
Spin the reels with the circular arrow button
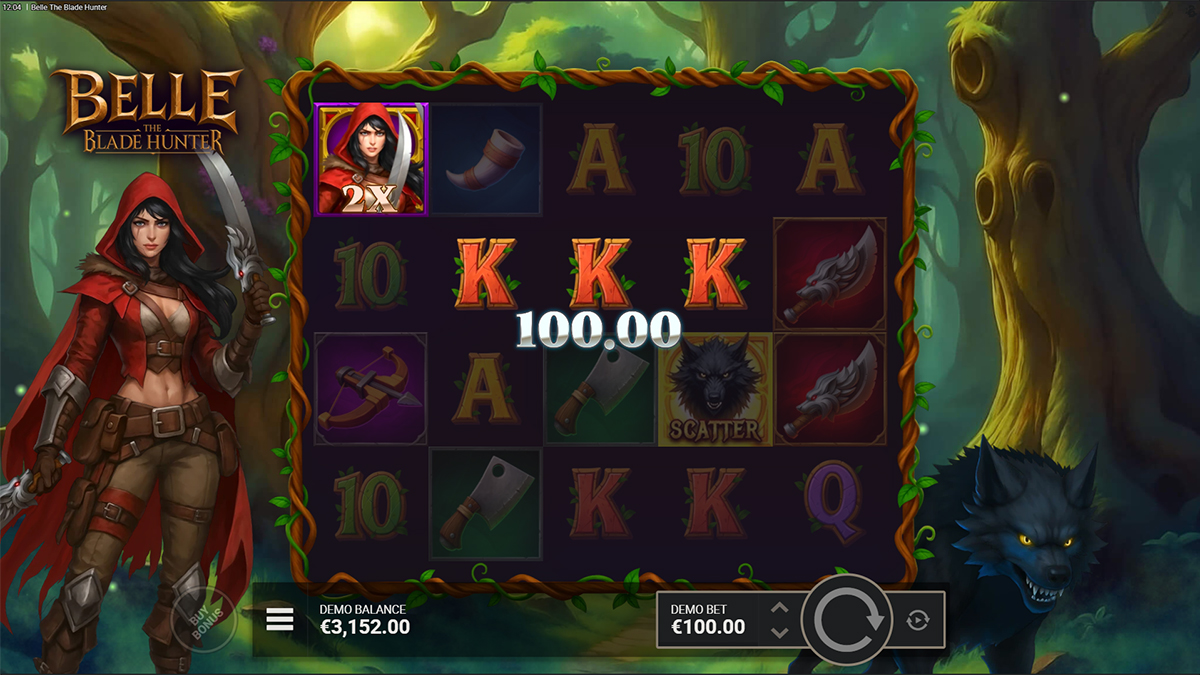849,620
